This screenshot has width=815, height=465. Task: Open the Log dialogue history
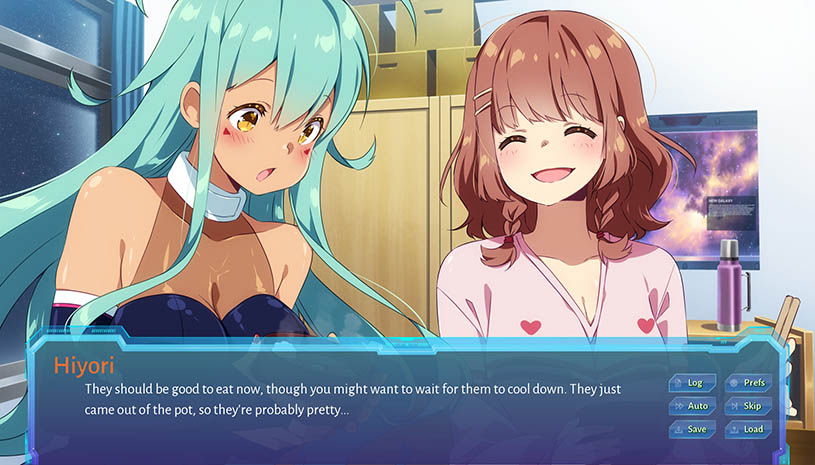click(692, 383)
